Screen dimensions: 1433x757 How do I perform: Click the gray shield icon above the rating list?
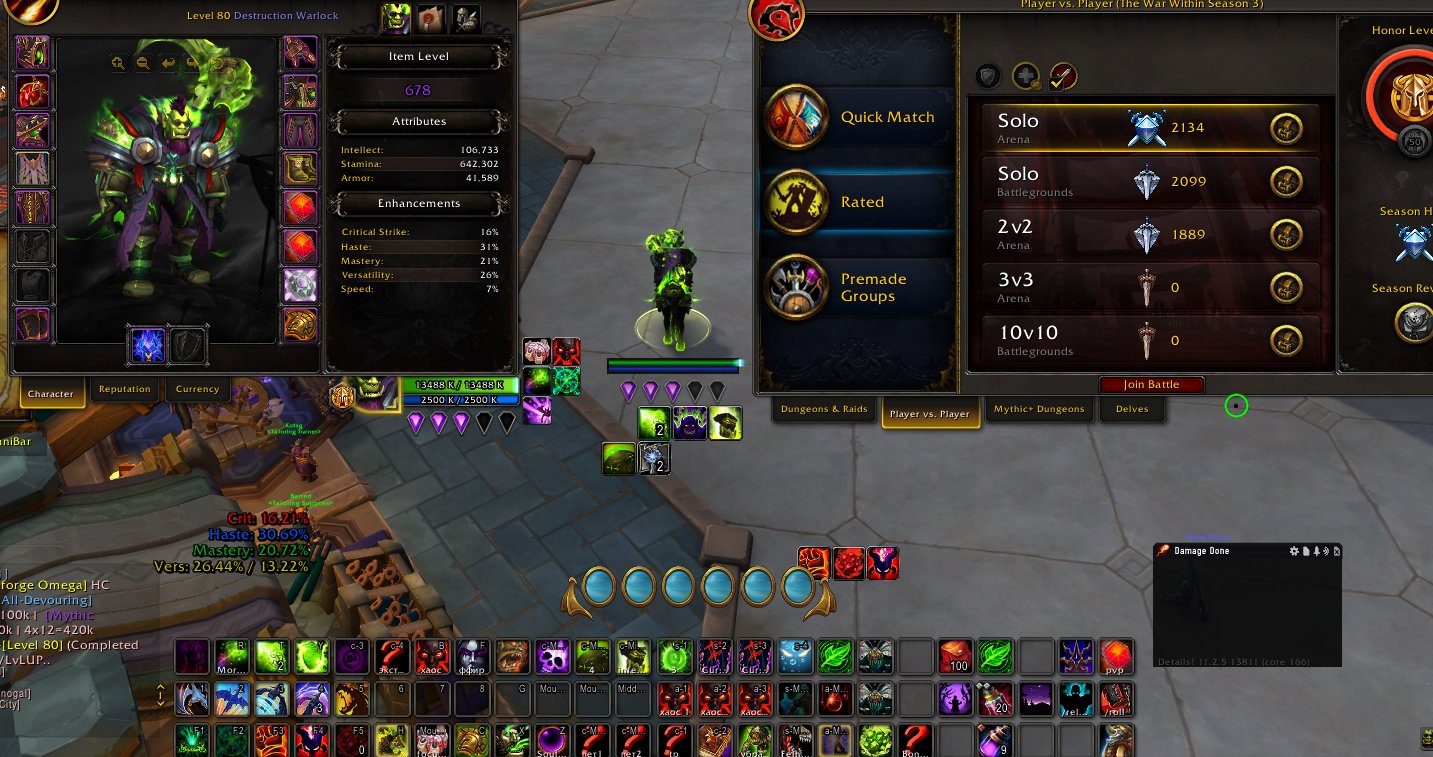[x=988, y=75]
